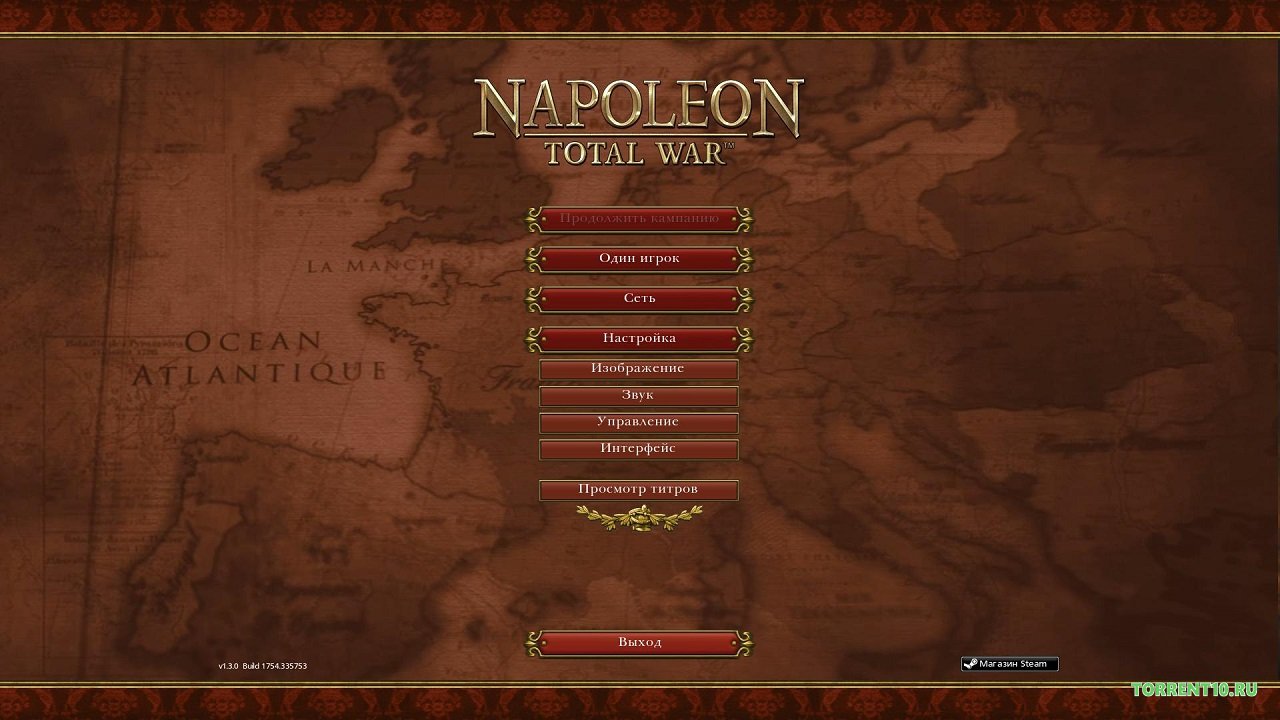Open the "Управление" controls settings

click(x=638, y=422)
